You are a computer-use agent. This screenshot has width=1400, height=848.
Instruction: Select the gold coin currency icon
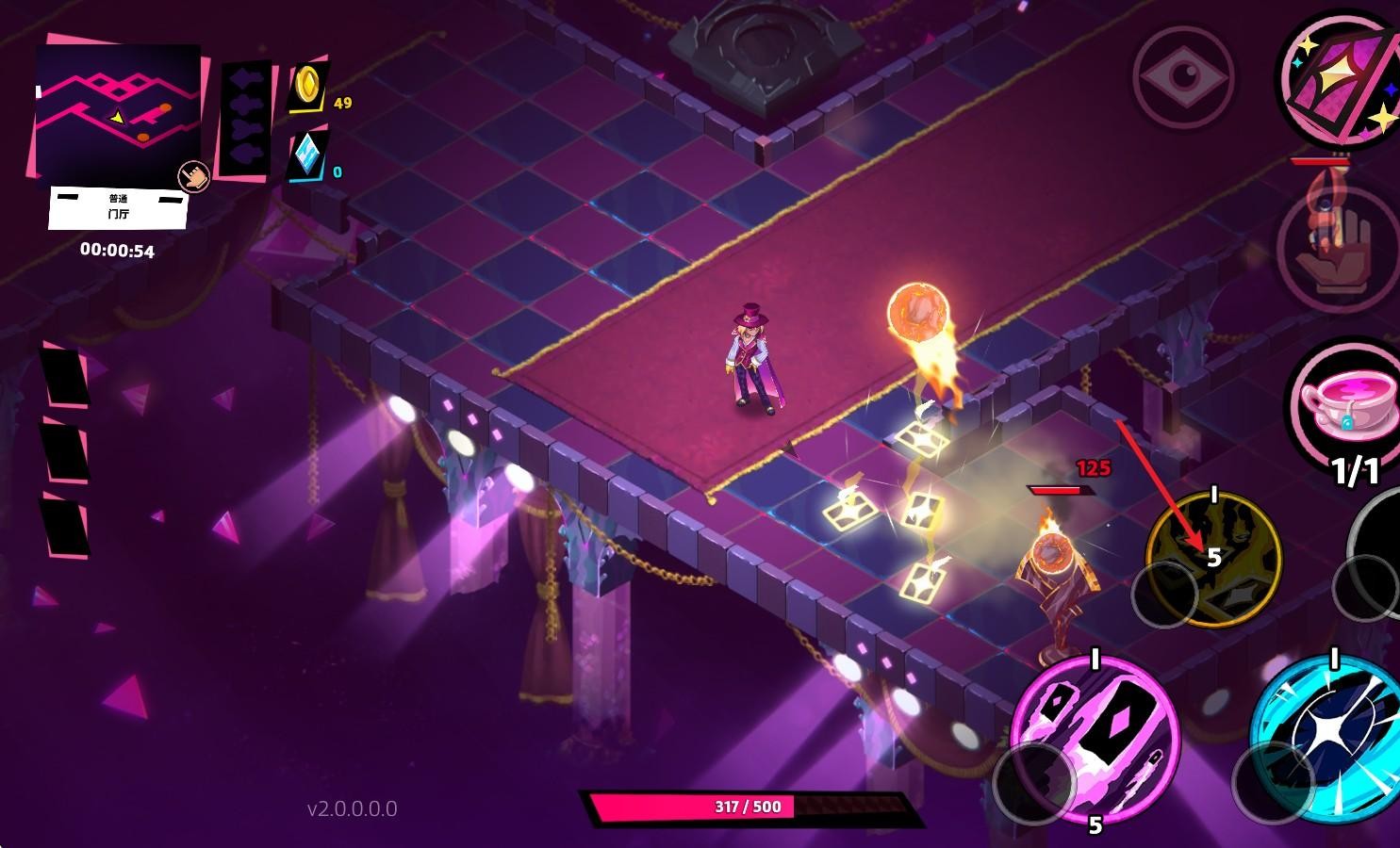pyautogui.click(x=307, y=87)
